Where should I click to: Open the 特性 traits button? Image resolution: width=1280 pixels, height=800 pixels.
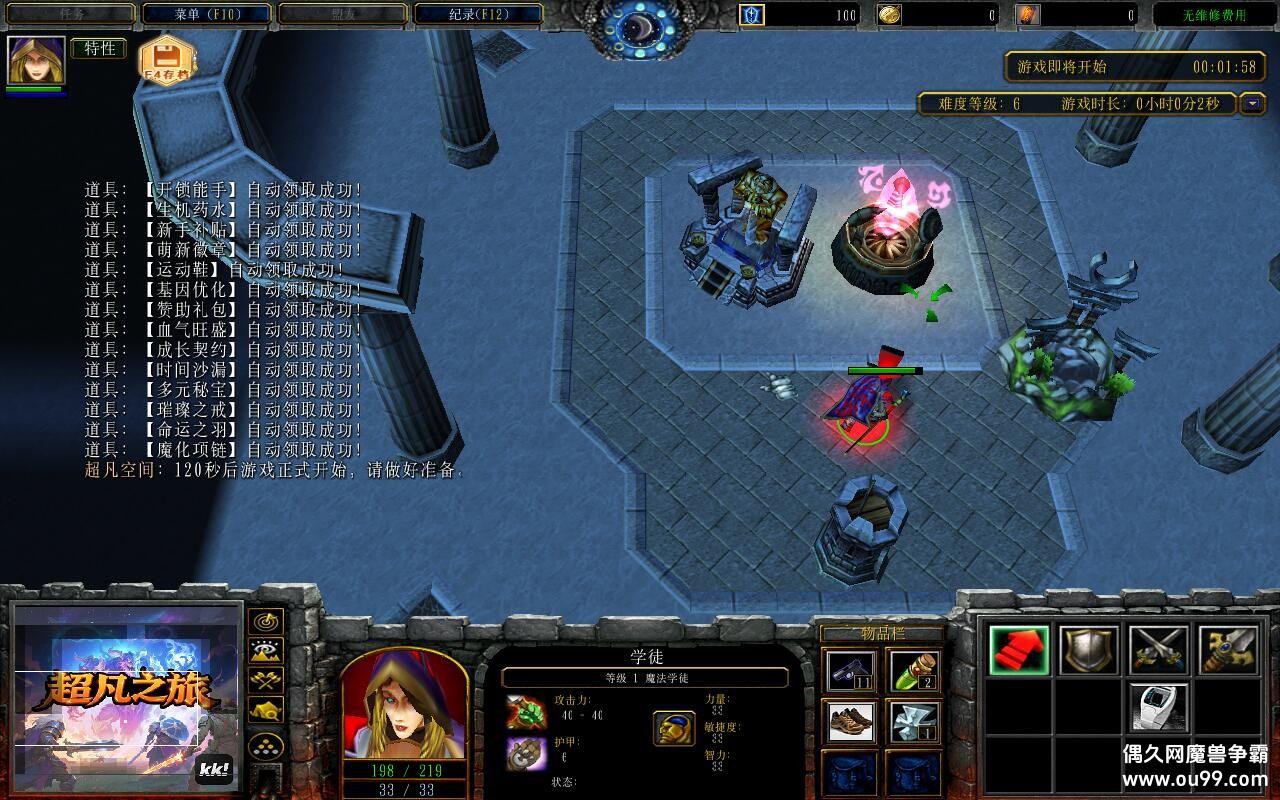point(98,48)
